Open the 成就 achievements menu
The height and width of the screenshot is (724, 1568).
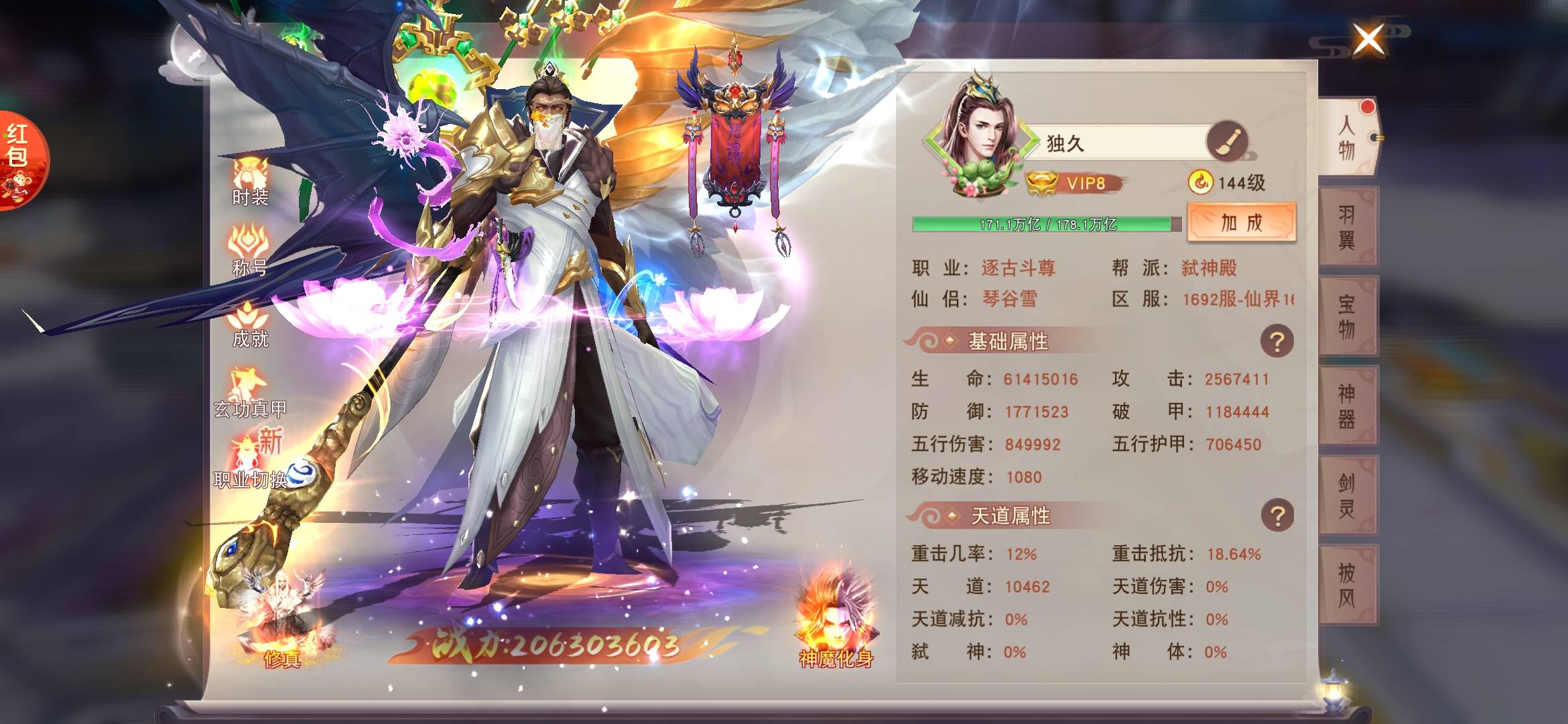coord(250,323)
